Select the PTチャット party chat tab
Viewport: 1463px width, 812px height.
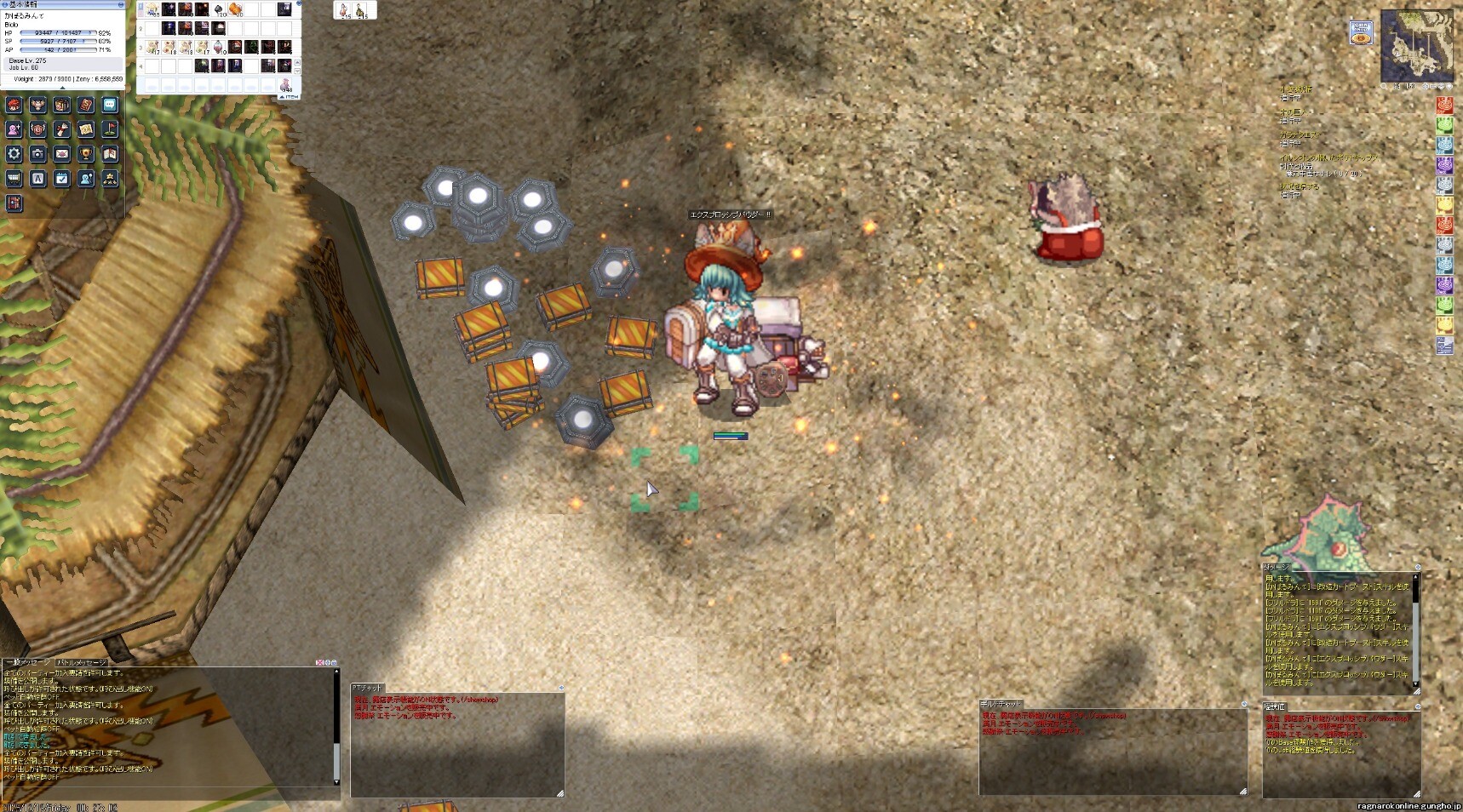click(368, 688)
